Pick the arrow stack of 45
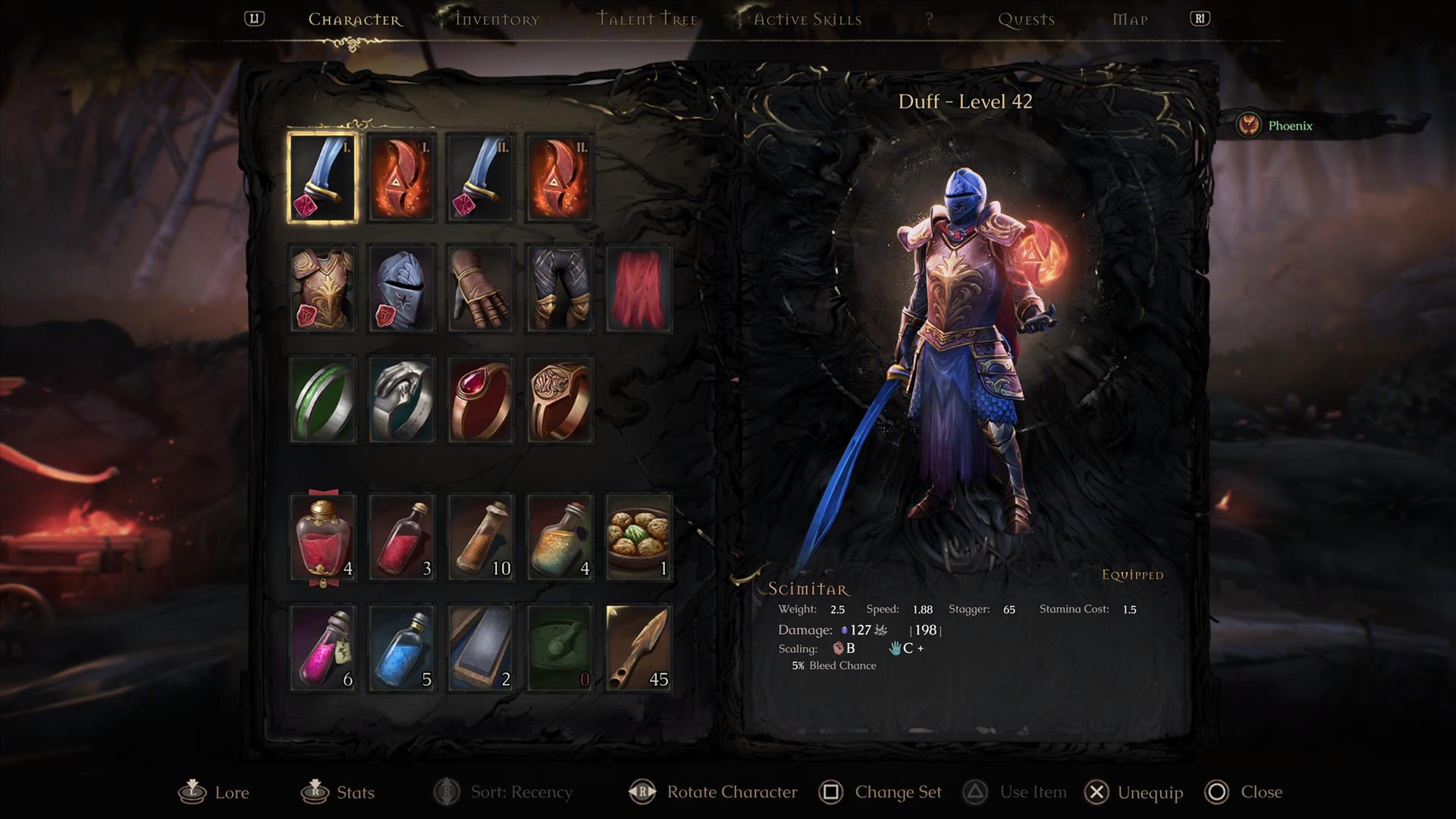Viewport: 1456px width, 819px height. pyautogui.click(x=639, y=648)
